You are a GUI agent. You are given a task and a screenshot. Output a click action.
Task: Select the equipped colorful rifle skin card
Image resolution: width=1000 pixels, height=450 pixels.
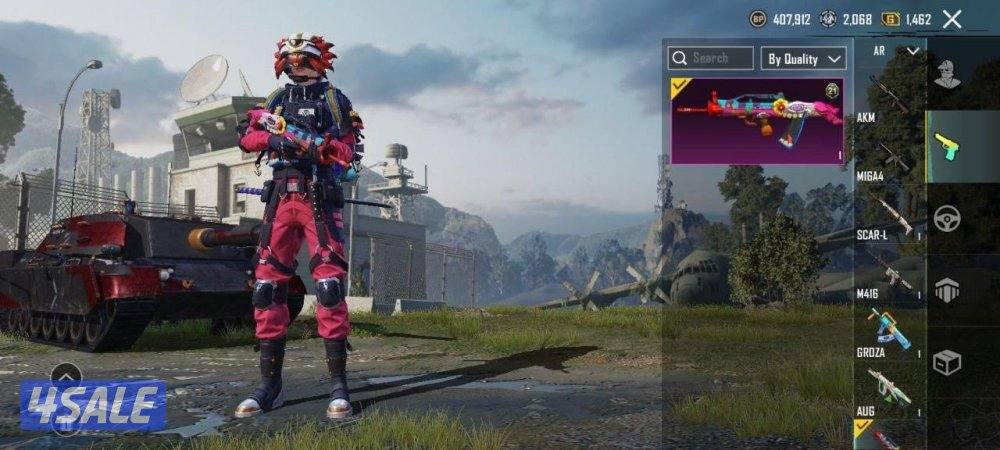pos(757,120)
